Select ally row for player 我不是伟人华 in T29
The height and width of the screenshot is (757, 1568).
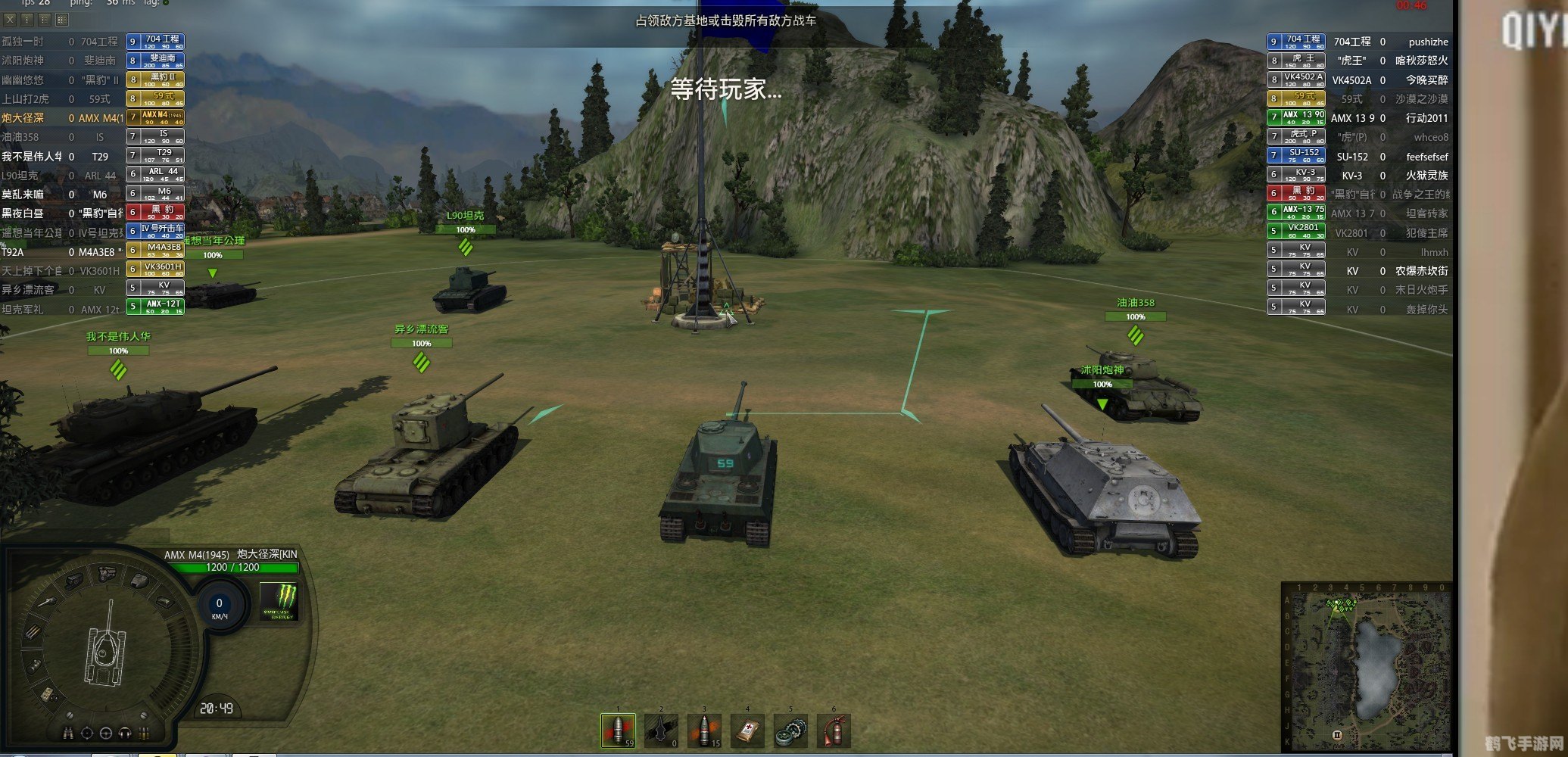point(92,156)
